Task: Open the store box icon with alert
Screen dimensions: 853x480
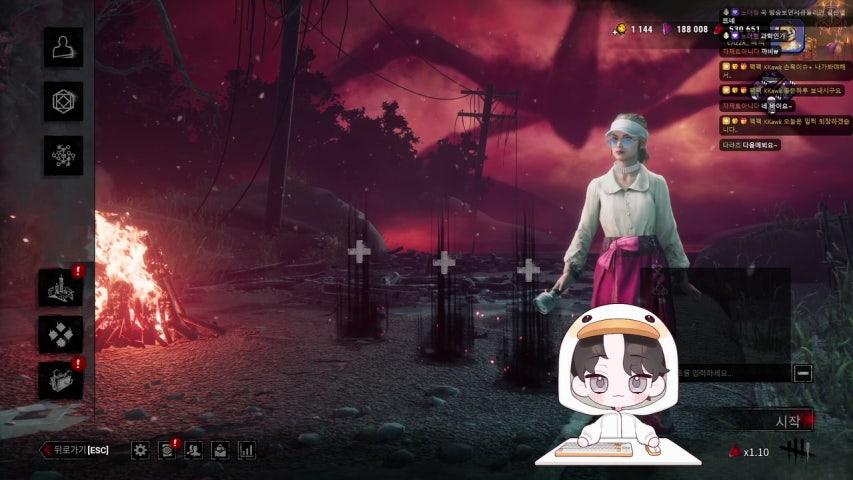Action: tap(61, 380)
